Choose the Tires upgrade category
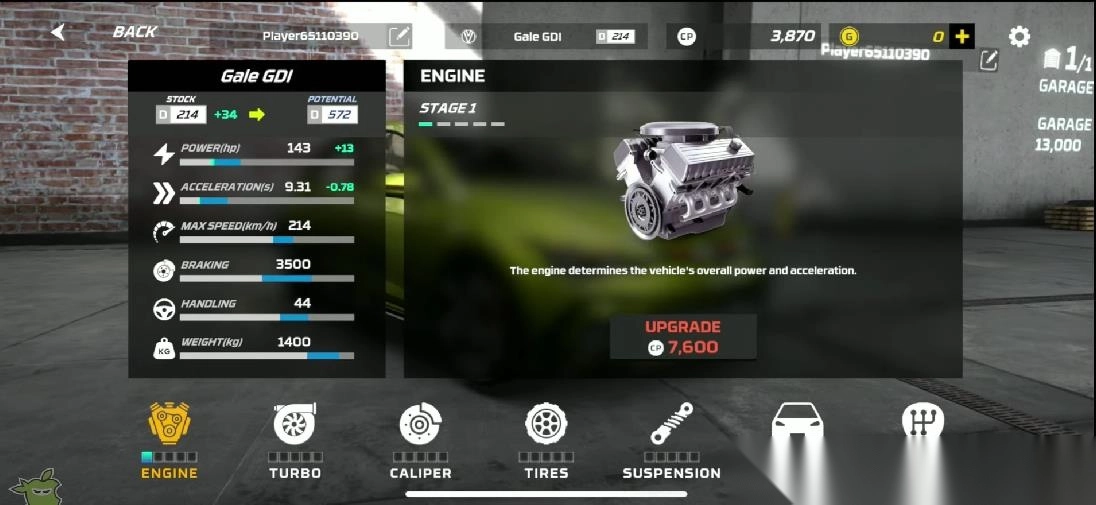 click(x=546, y=440)
